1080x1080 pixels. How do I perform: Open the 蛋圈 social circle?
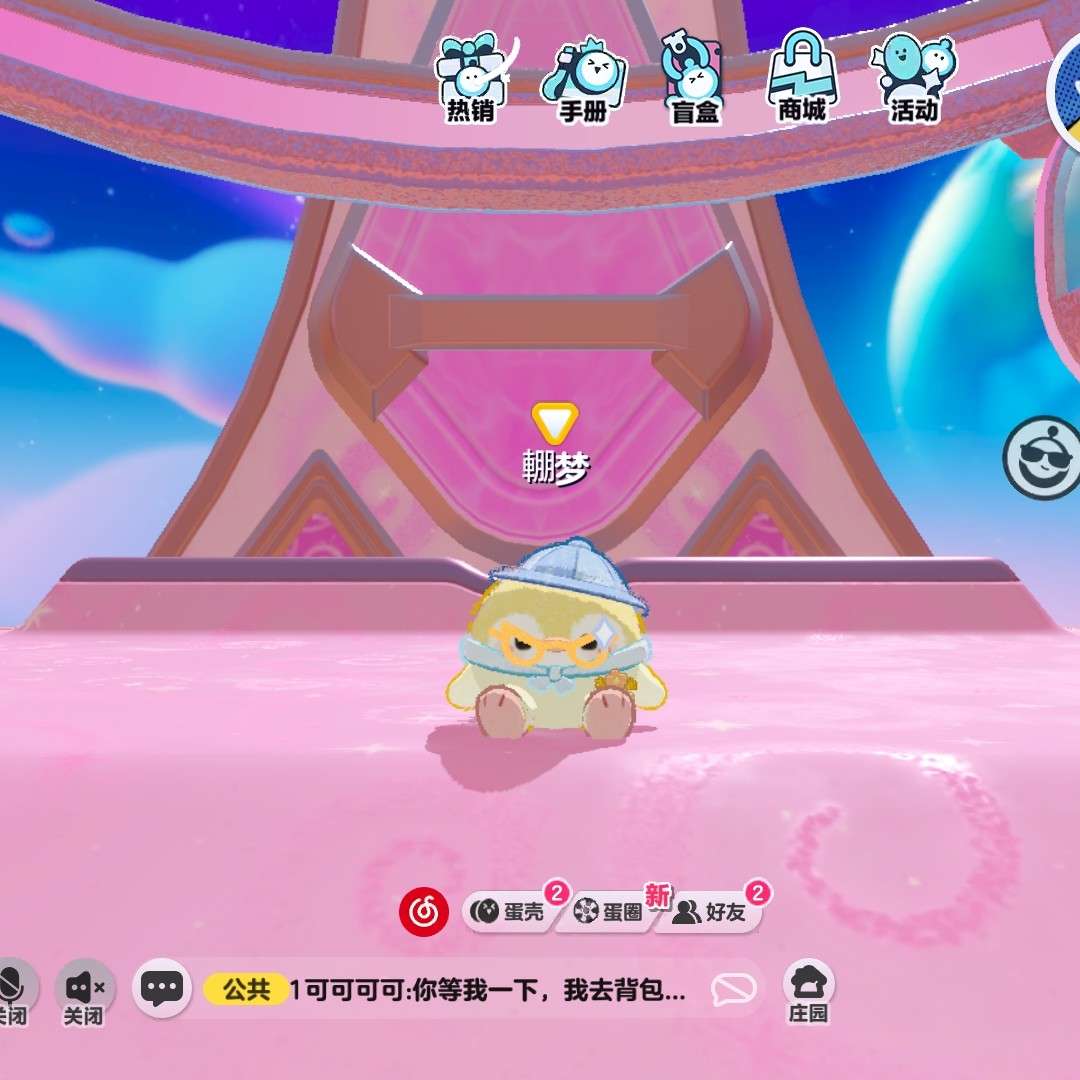[x=610, y=912]
